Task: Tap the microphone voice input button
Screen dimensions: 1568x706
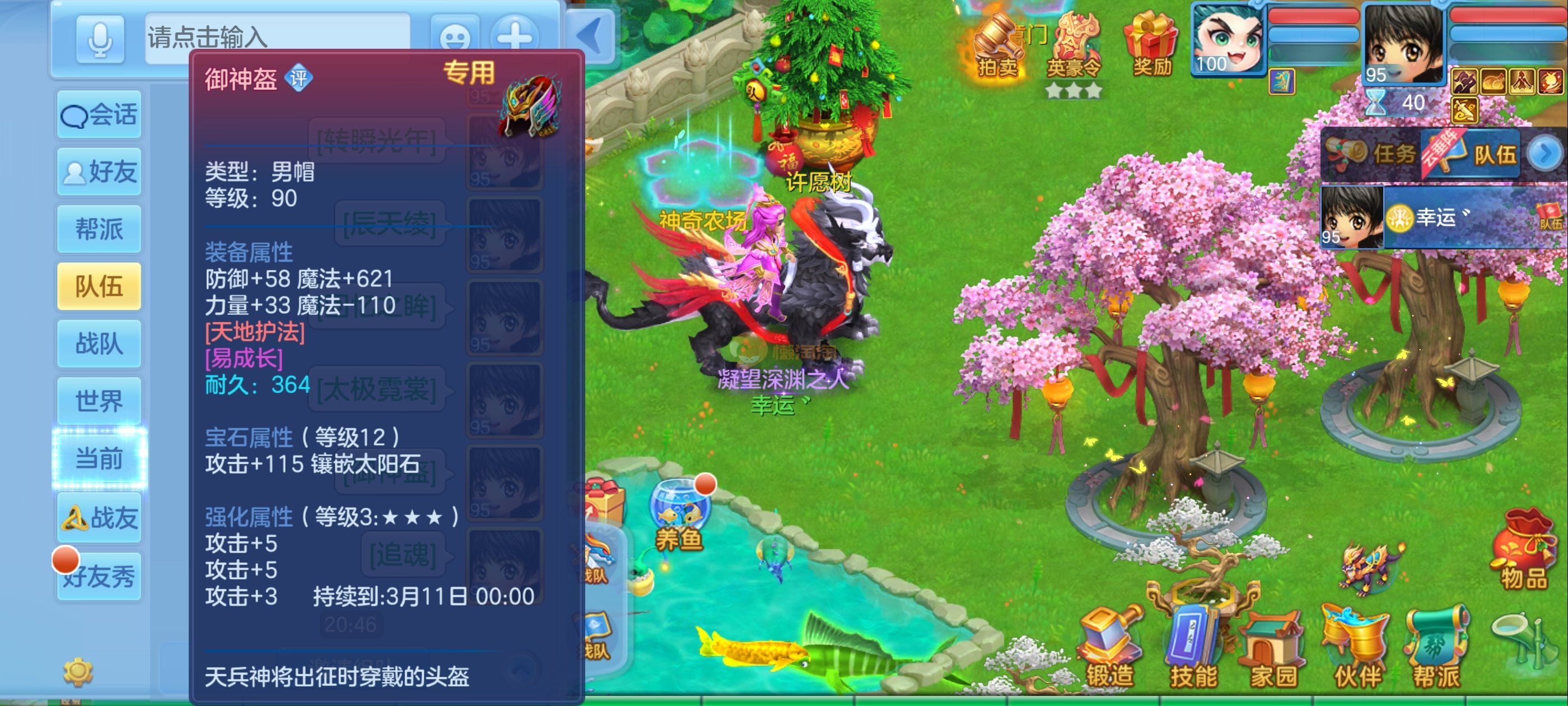Action: [x=100, y=38]
